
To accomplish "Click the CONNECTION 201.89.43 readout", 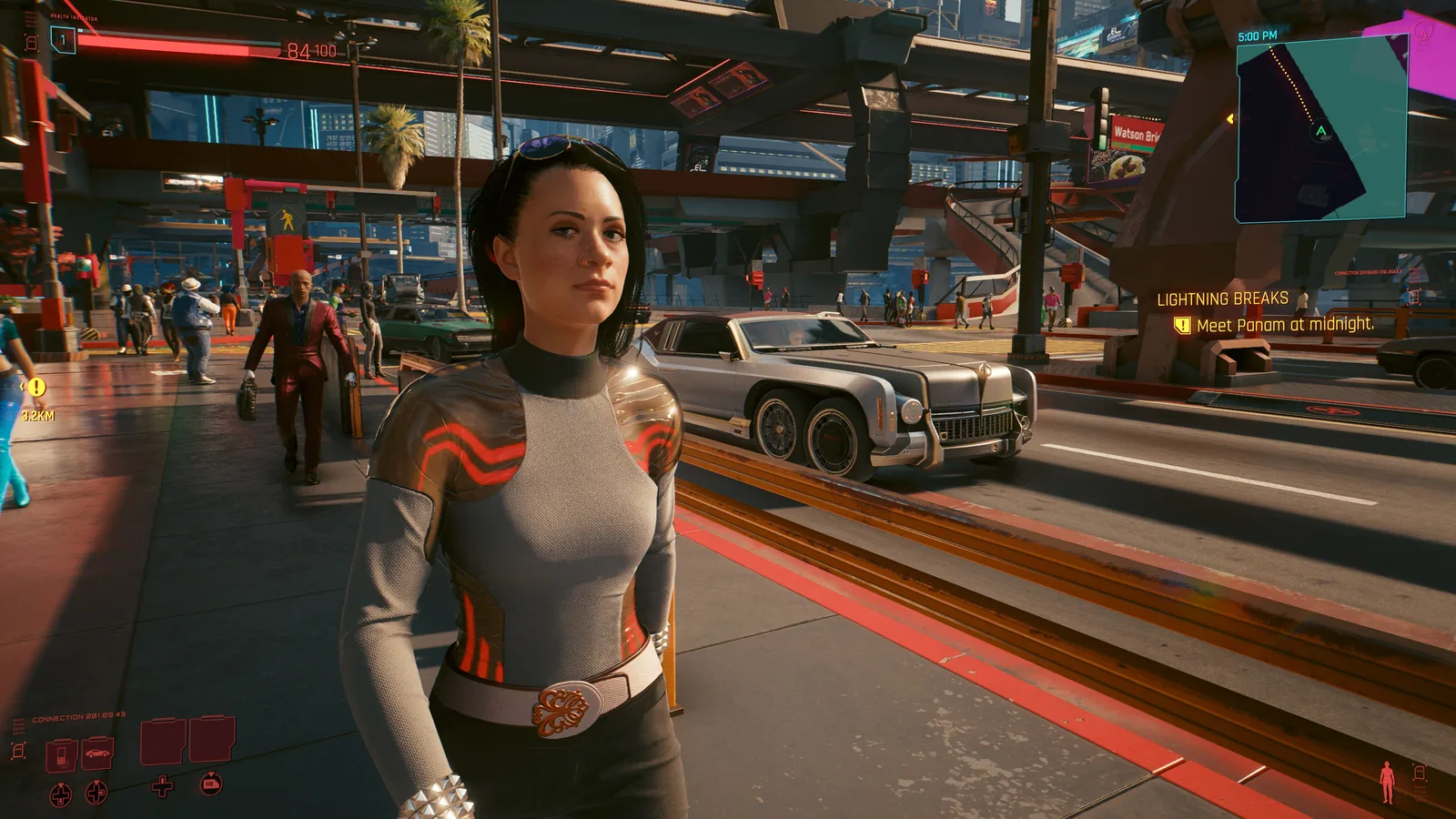I will click(78, 714).
